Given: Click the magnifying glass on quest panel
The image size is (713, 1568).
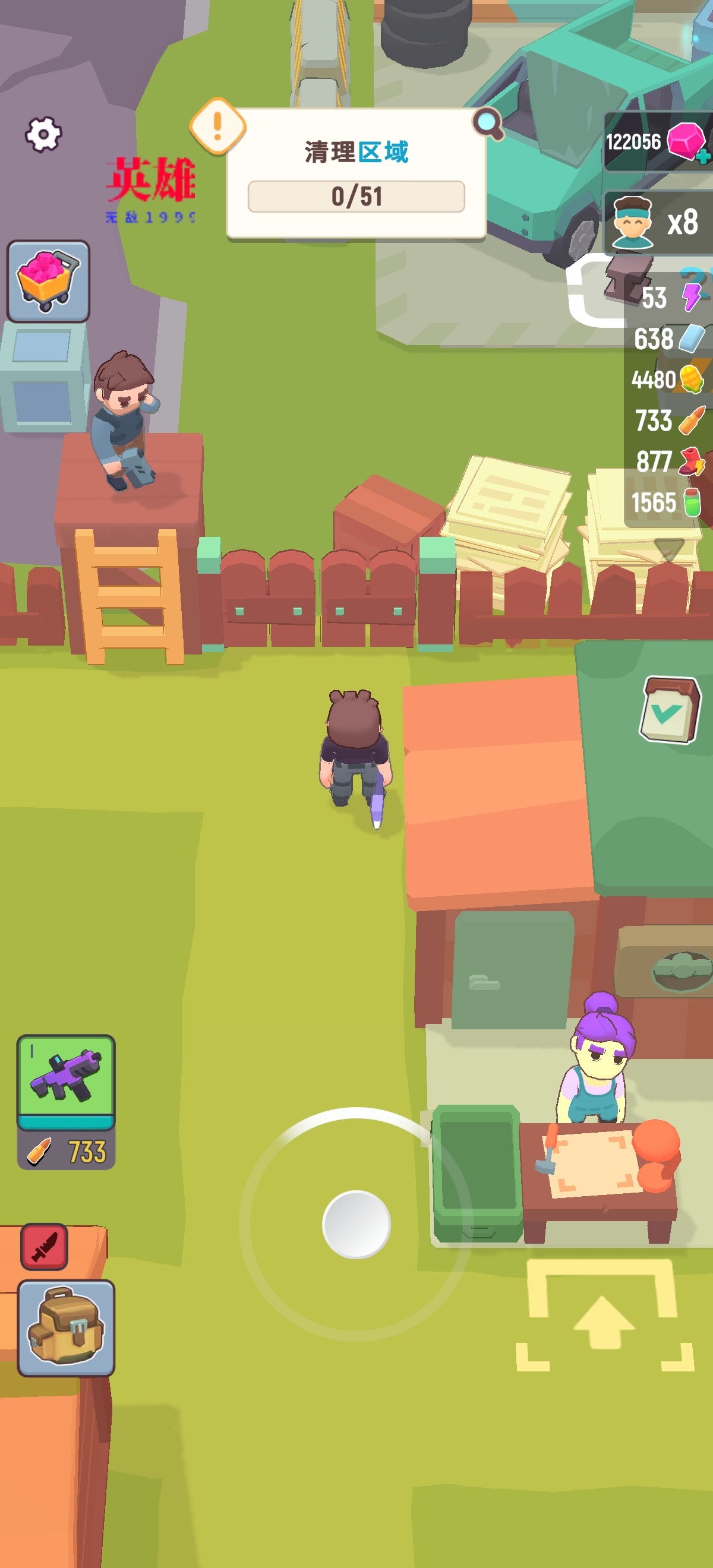Looking at the screenshot, I should coord(488,124).
